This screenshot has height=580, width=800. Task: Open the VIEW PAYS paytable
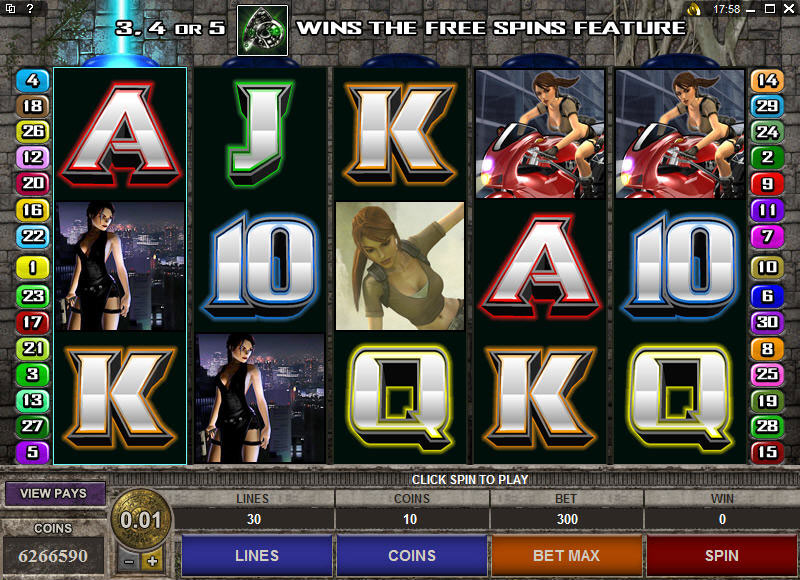(x=53, y=493)
